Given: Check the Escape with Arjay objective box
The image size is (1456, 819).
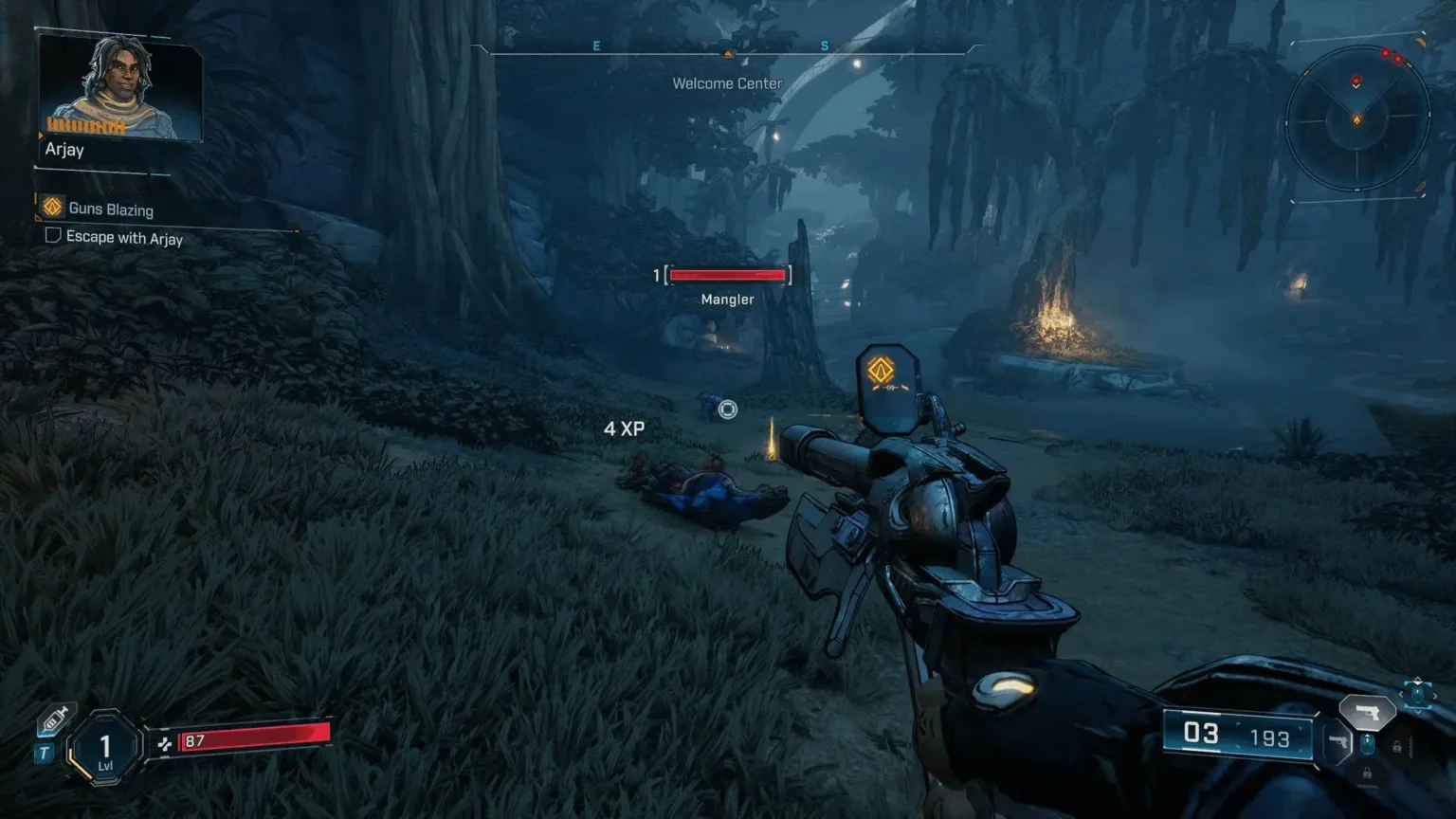Looking at the screenshot, I should pos(54,237).
